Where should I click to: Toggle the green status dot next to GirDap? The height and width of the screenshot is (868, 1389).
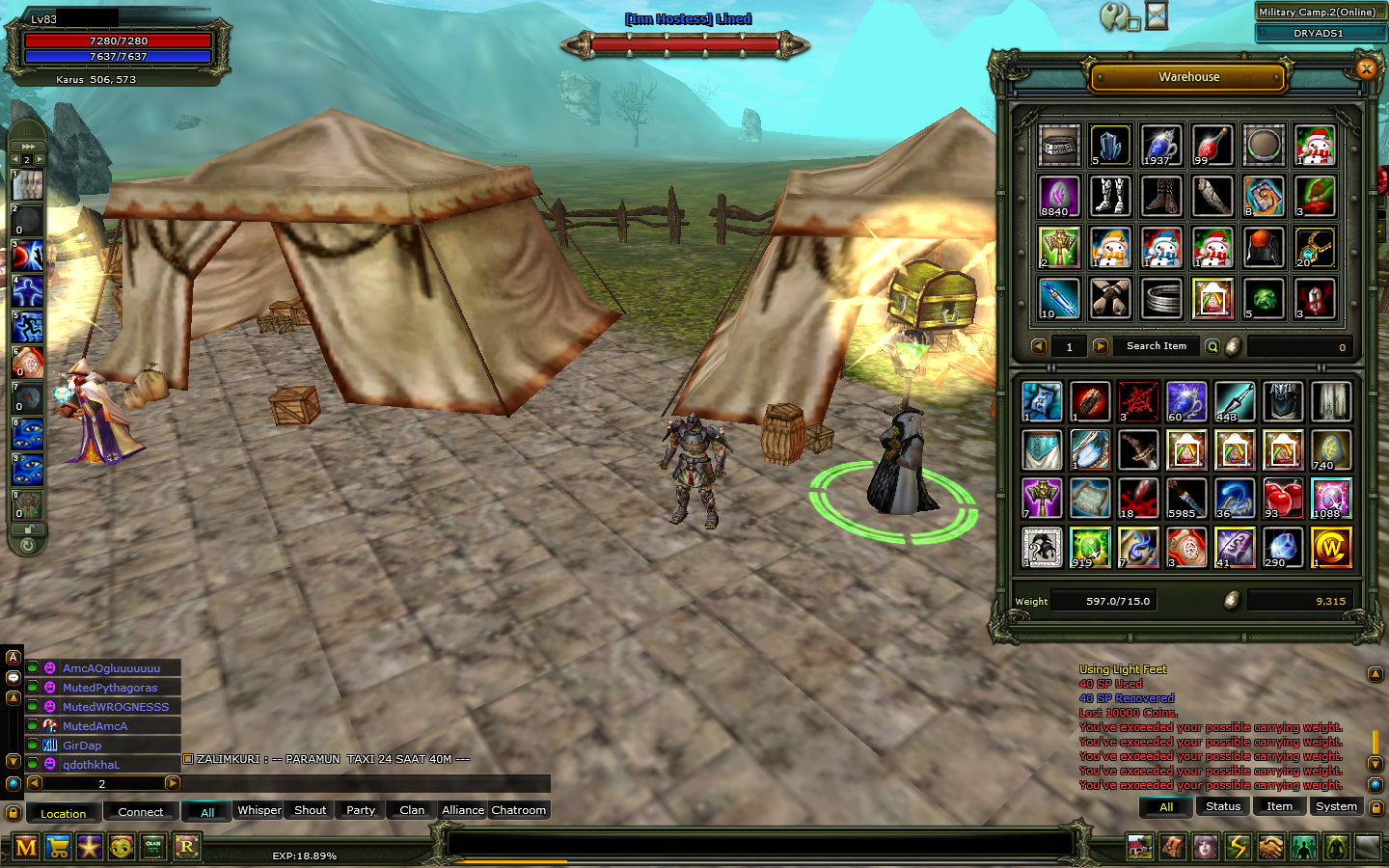pos(33,745)
